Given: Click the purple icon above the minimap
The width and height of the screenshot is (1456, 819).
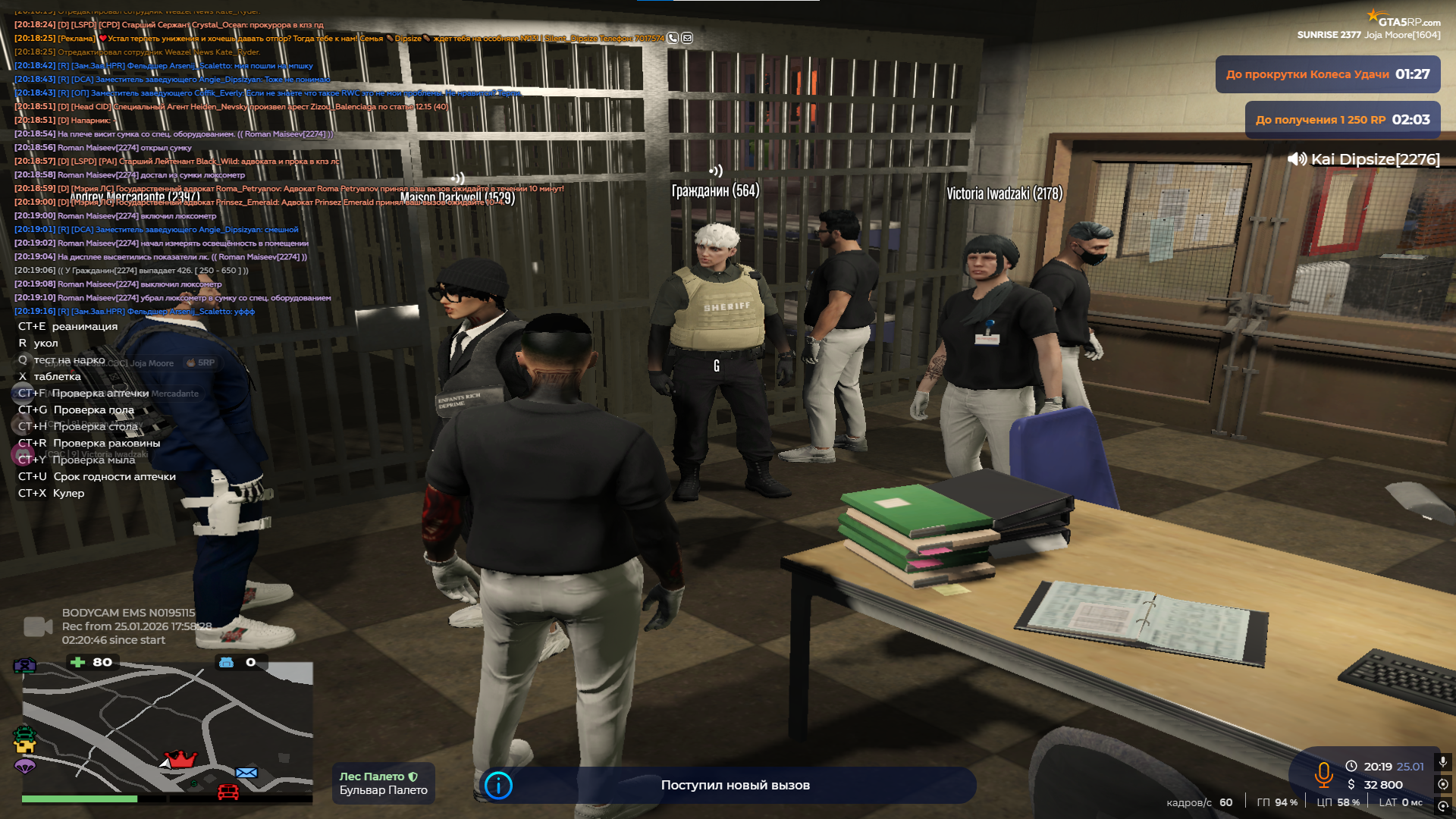Looking at the screenshot, I should pyautogui.click(x=25, y=665).
